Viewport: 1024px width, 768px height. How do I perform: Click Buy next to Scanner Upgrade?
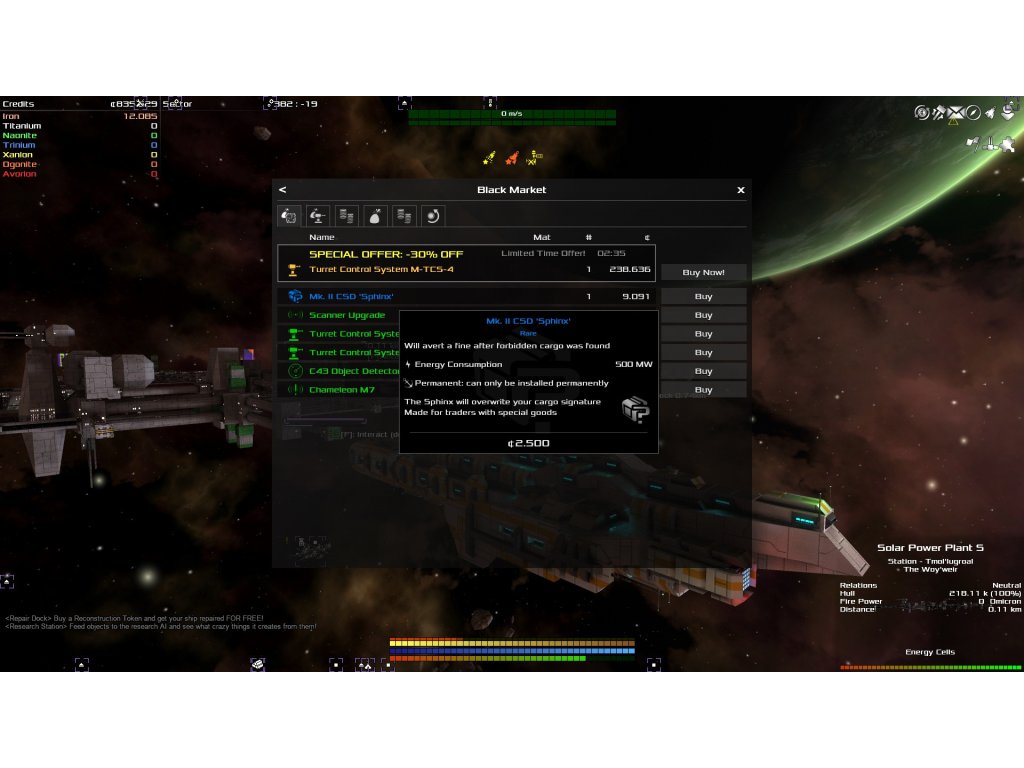pyautogui.click(x=703, y=316)
